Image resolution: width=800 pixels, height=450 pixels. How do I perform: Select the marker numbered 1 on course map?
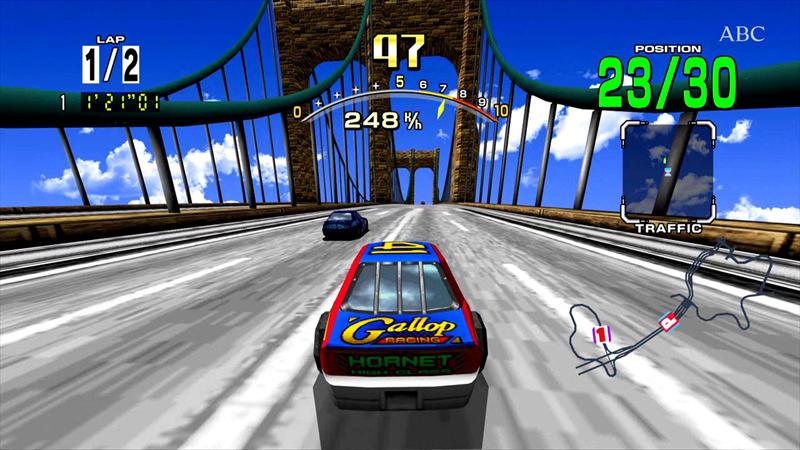coord(601,334)
